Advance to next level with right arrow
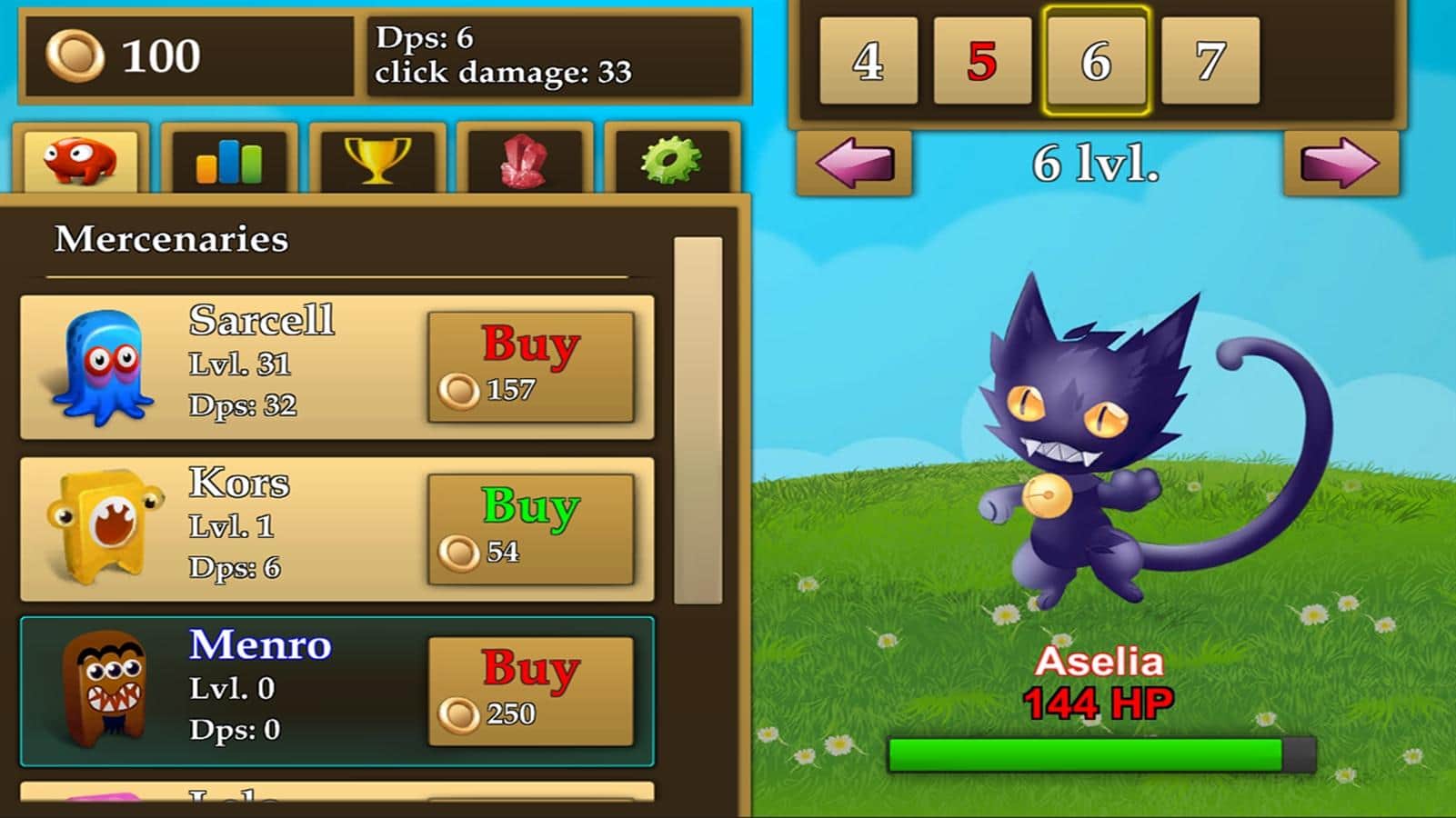Viewport: 1456px width, 818px height. 1341,164
